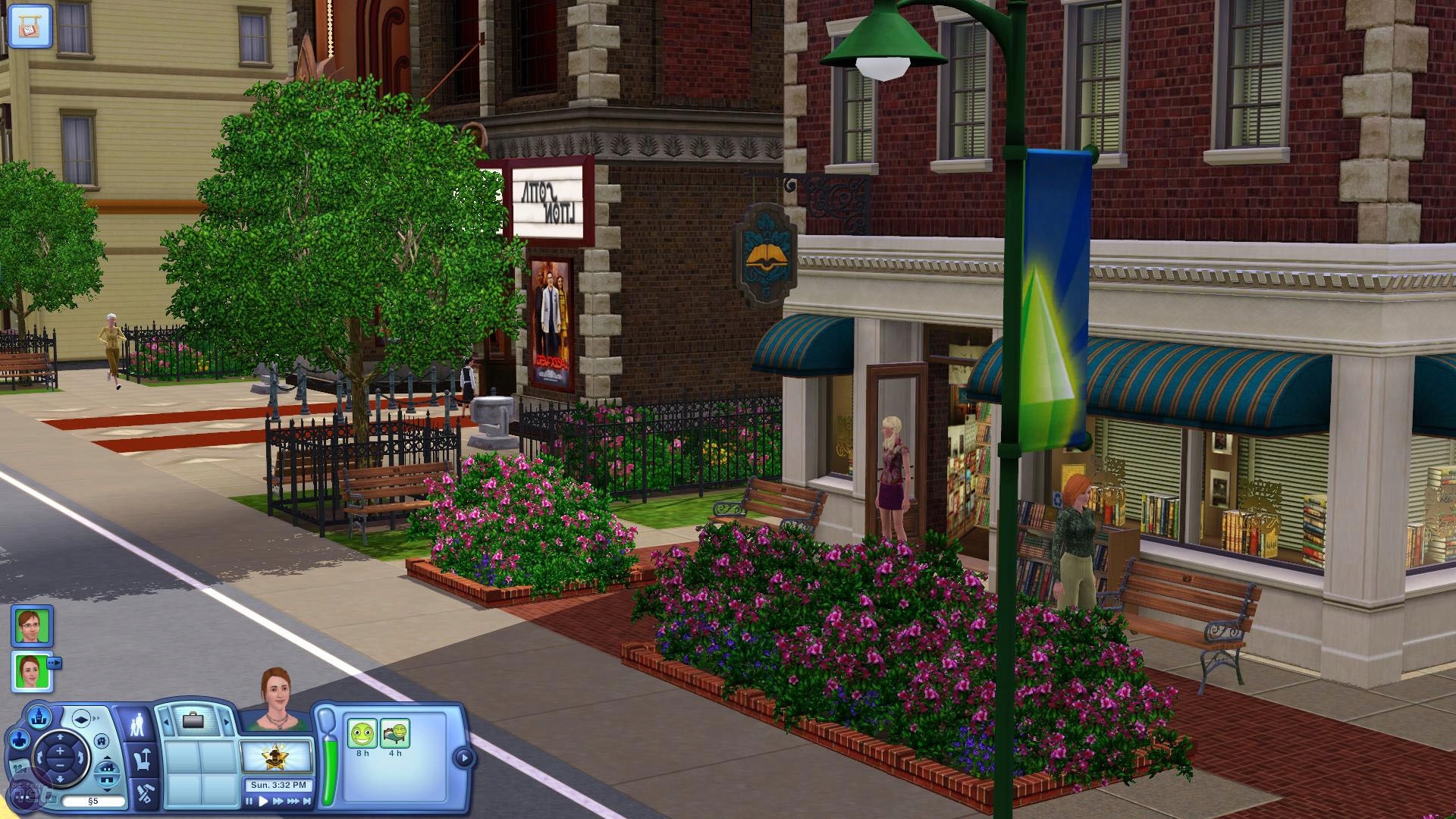The width and height of the screenshot is (1456, 819).
Task: Expand the moodlet panel with right arrow
Action: click(463, 758)
